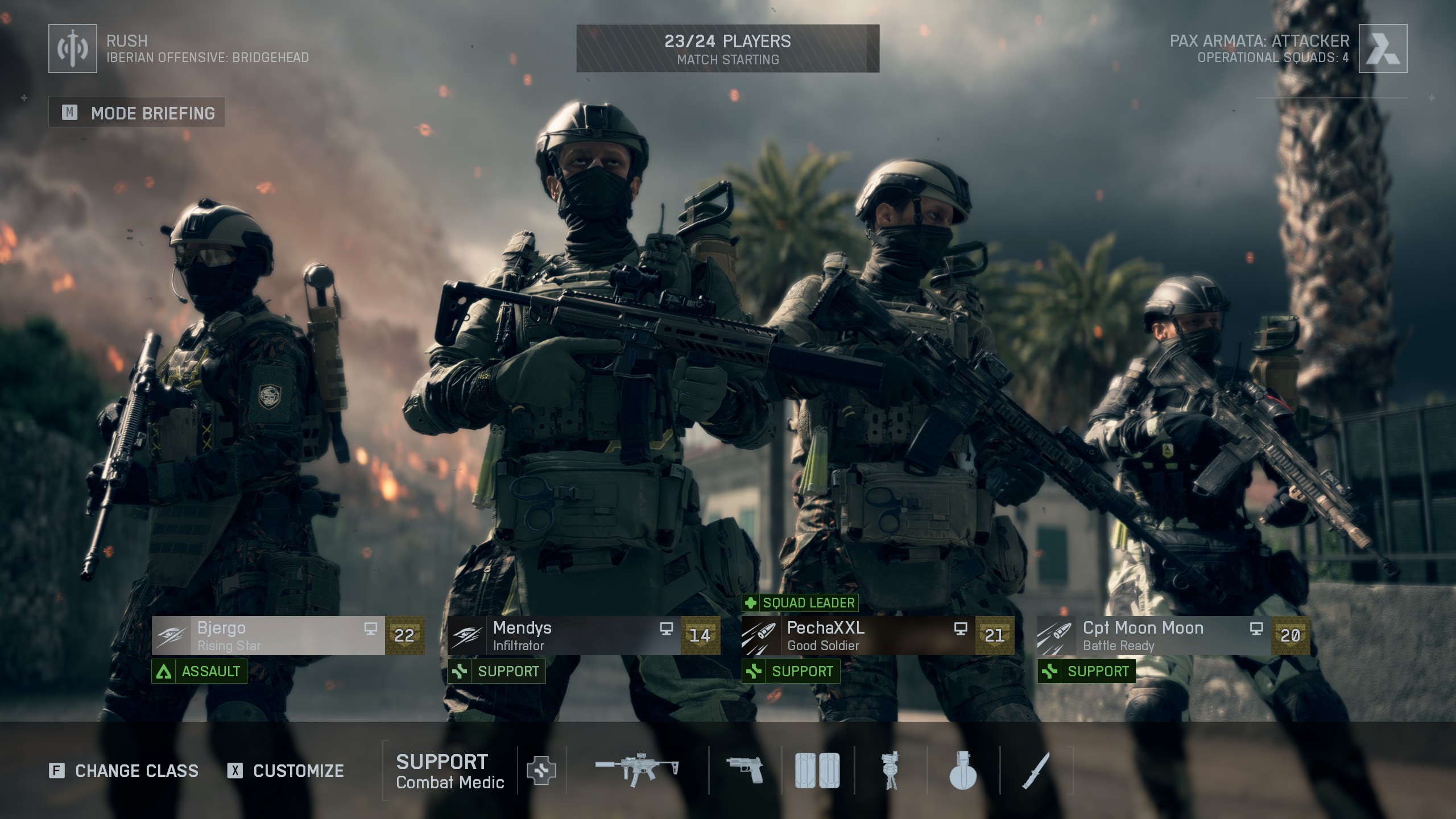
Task: Select the deployable gadget slot beside the grenade
Action: click(890, 771)
